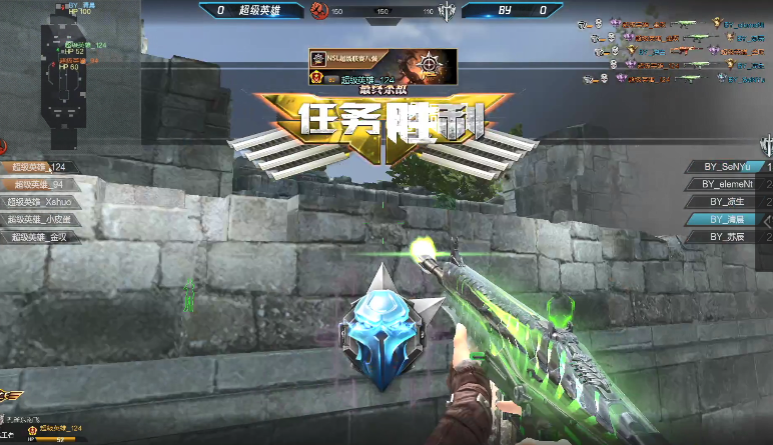
Task: Spectate player BY_SeNYu
Action: point(727,166)
